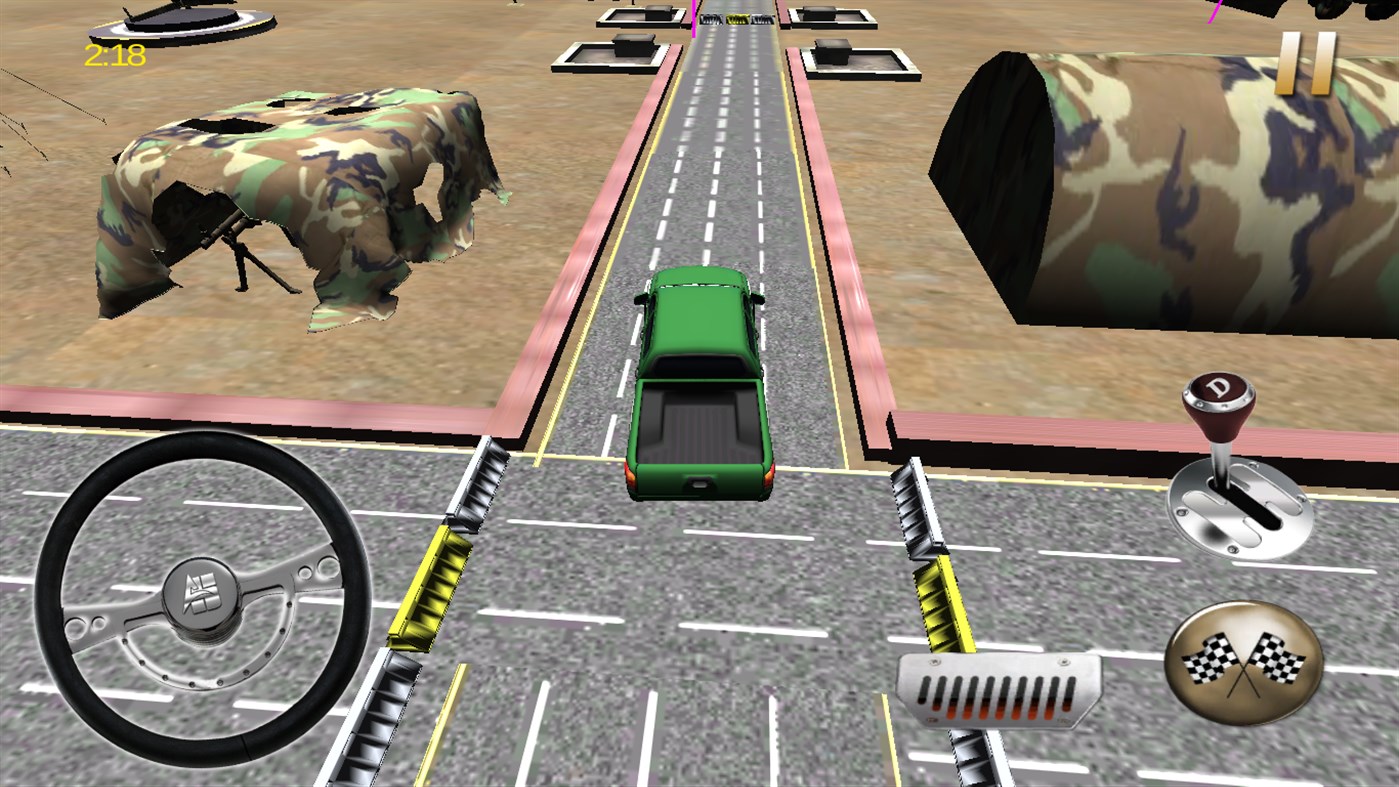This screenshot has width=1399, height=787.
Task: Select the green pickup truck
Action: (703, 380)
